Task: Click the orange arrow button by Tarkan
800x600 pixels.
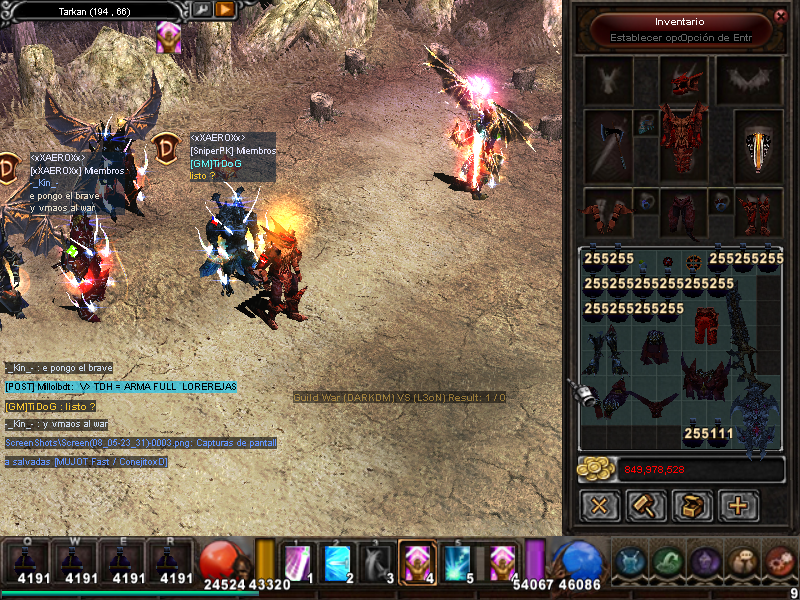Action: 224,10
